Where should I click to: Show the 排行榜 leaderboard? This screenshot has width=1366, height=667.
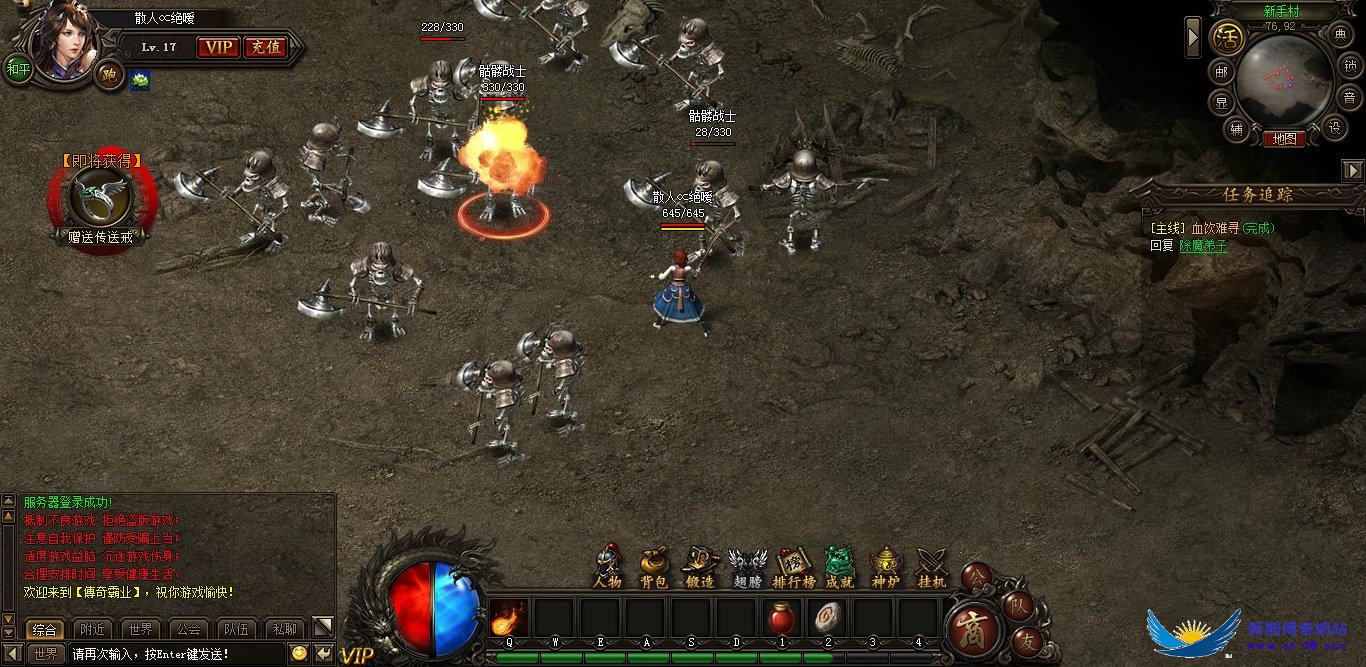coord(793,566)
